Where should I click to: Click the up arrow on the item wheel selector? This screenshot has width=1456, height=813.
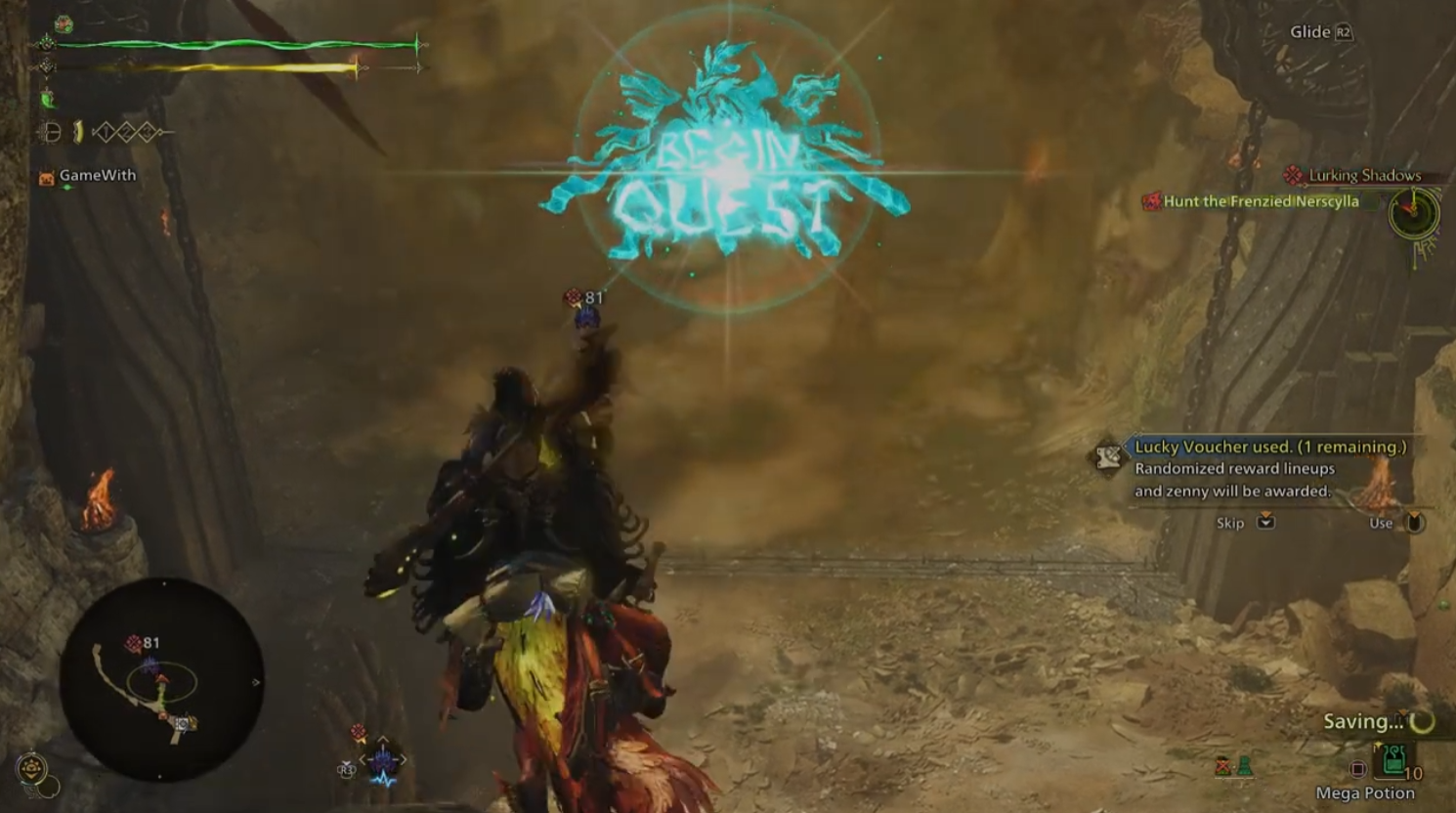click(x=382, y=739)
